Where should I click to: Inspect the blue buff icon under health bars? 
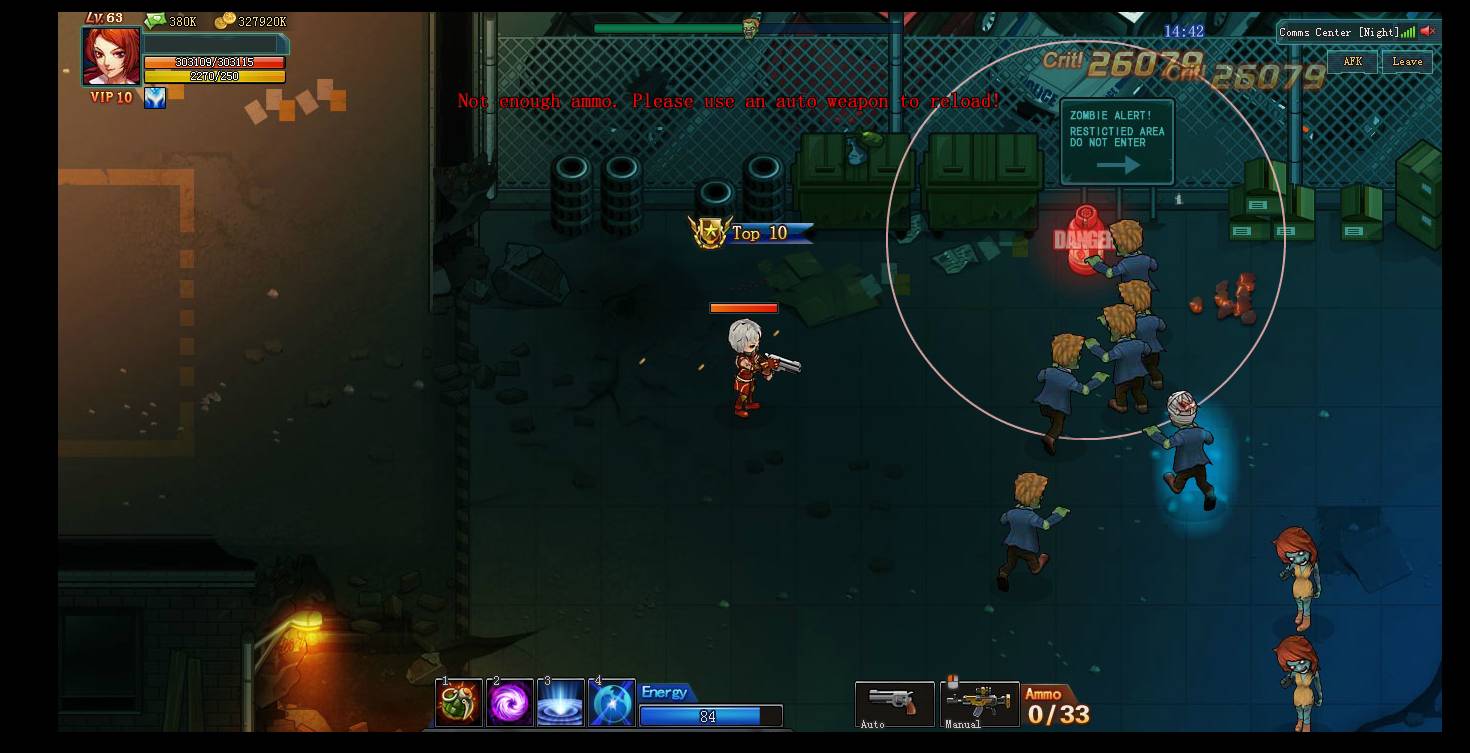(155, 98)
